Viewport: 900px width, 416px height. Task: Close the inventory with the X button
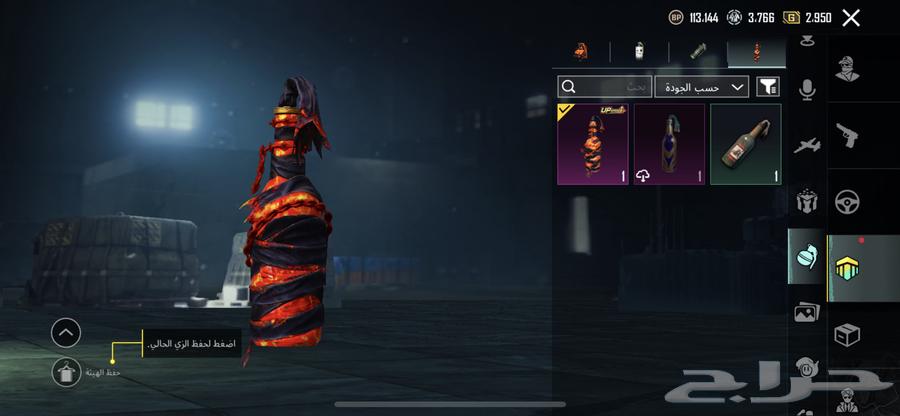851,18
